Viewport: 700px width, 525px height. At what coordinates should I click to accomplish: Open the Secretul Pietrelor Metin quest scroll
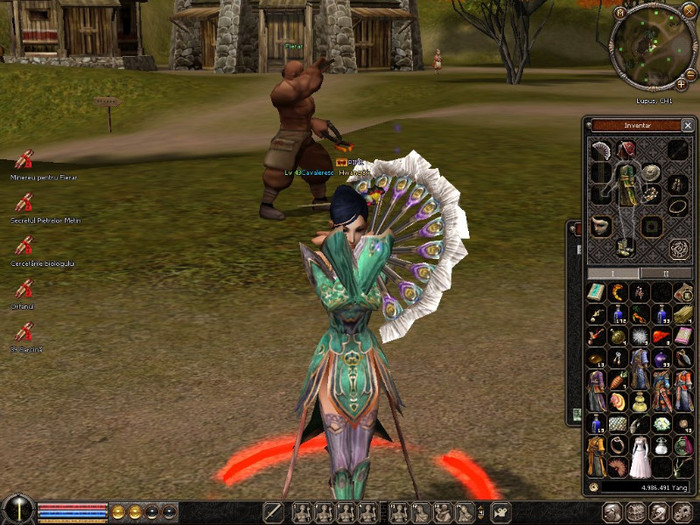pos(23,202)
